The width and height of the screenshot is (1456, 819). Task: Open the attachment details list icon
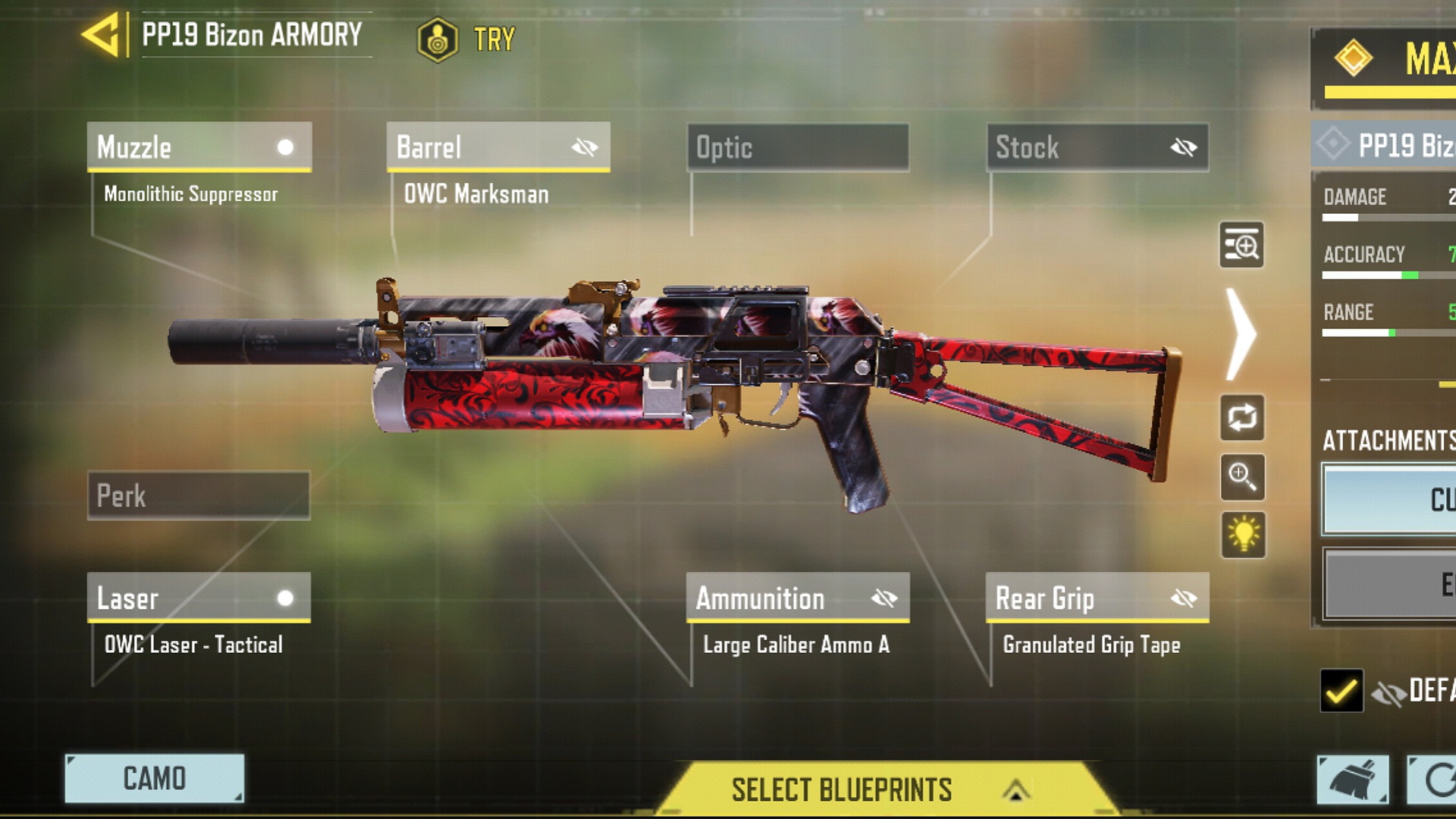(x=1241, y=245)
